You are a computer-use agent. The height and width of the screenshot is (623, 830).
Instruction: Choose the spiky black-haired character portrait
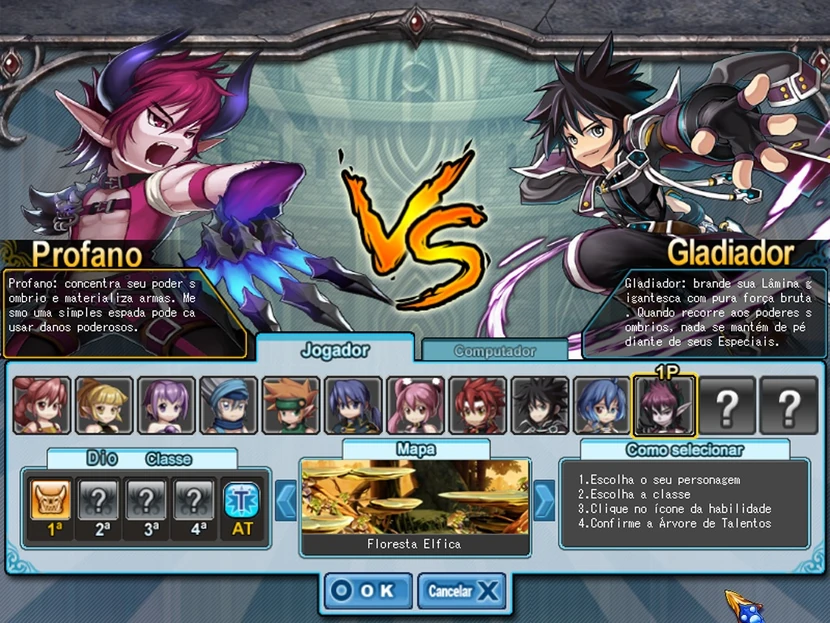point(540,405)
